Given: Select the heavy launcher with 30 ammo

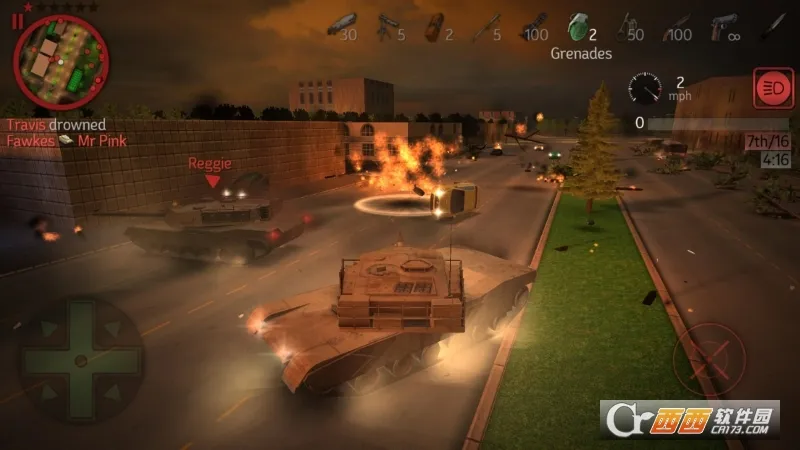Looking at the screenshot, I should 343,26.
